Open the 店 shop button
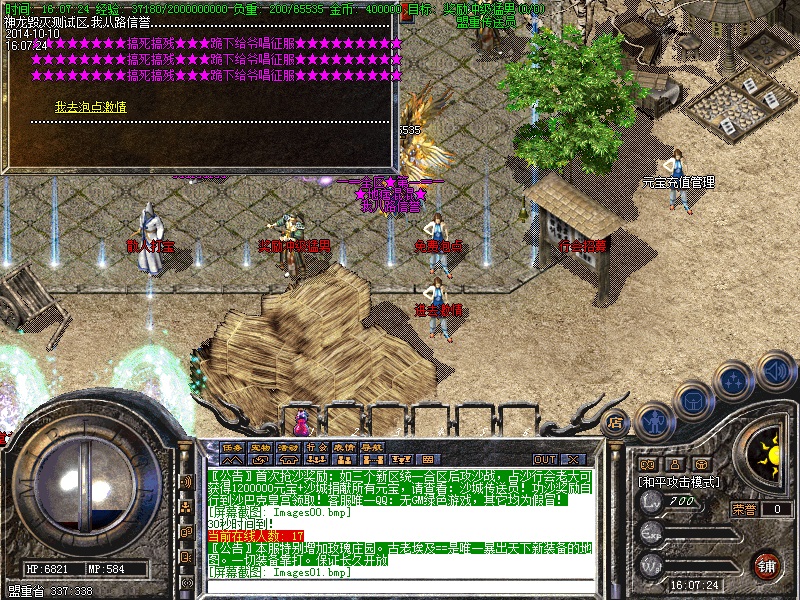 (x=616, y=422)
